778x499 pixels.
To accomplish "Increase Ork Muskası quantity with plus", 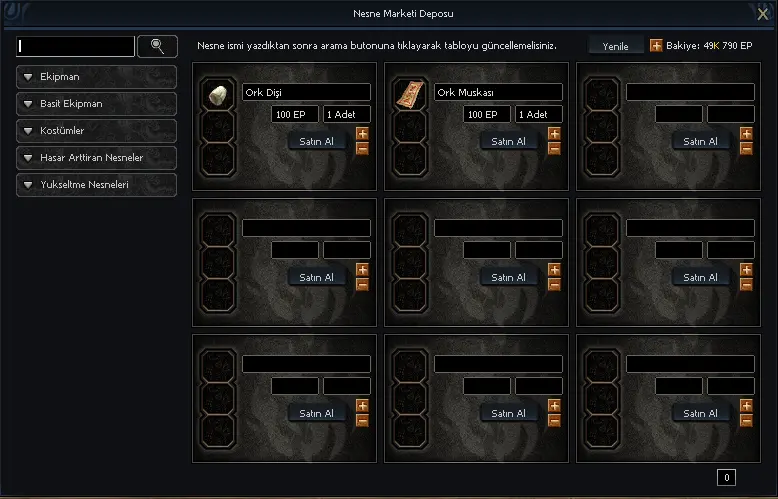I will click(x=554, y=133).
